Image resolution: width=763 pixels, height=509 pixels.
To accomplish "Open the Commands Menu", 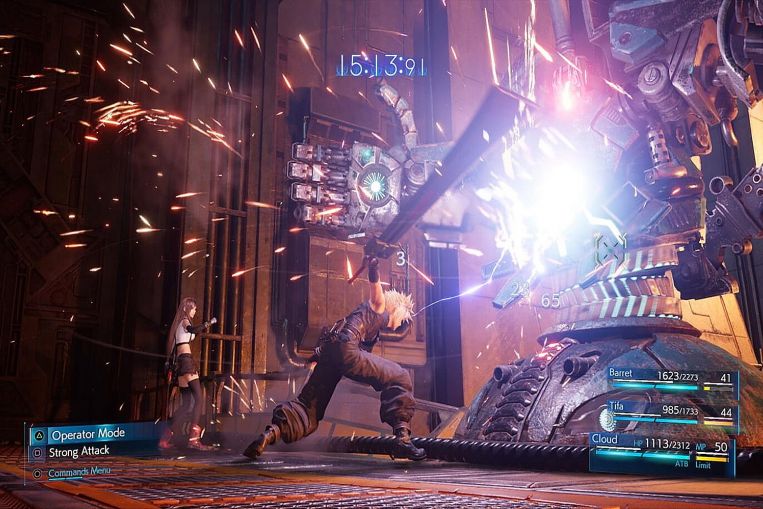I will (x=82, y=472).
